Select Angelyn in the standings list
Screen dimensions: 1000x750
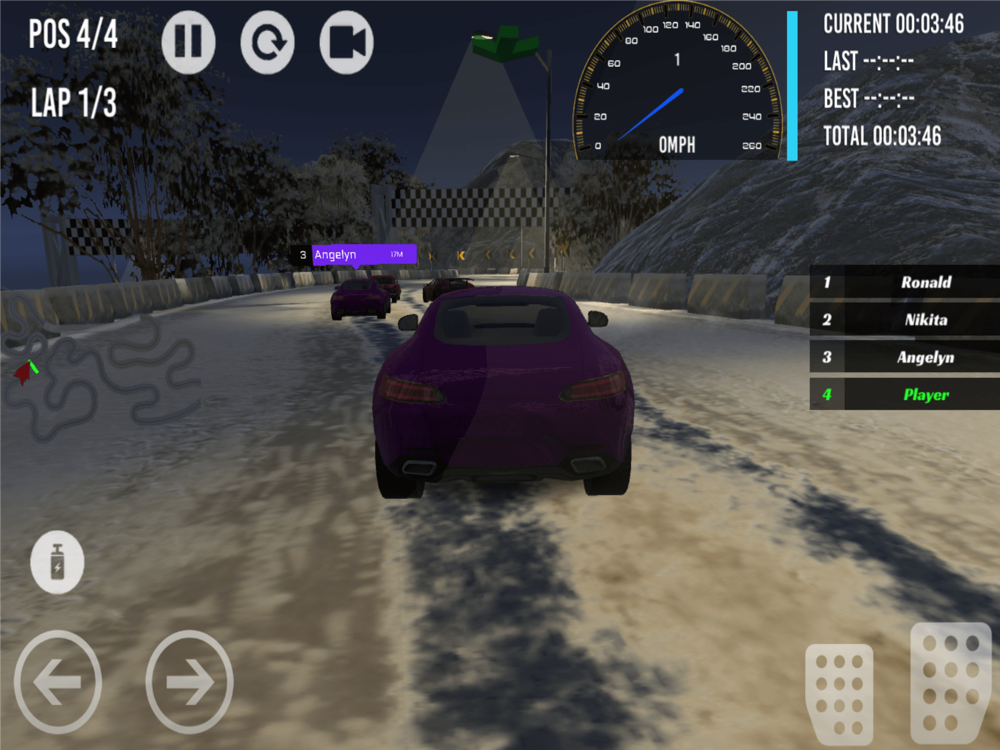[905, 357]
